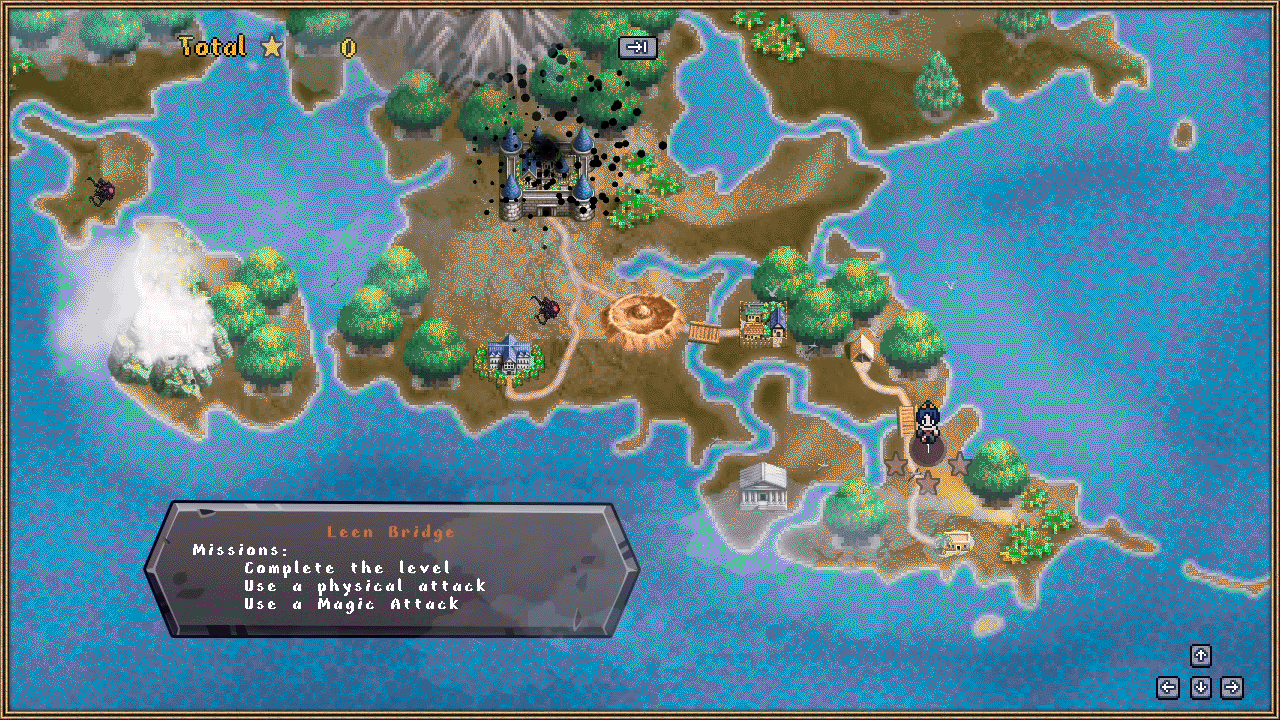Image resolution: width=1280 pixels, height=720 pixels.
Task: Select the blue-roofed mansion level node
Action: (x=510, y=353)
